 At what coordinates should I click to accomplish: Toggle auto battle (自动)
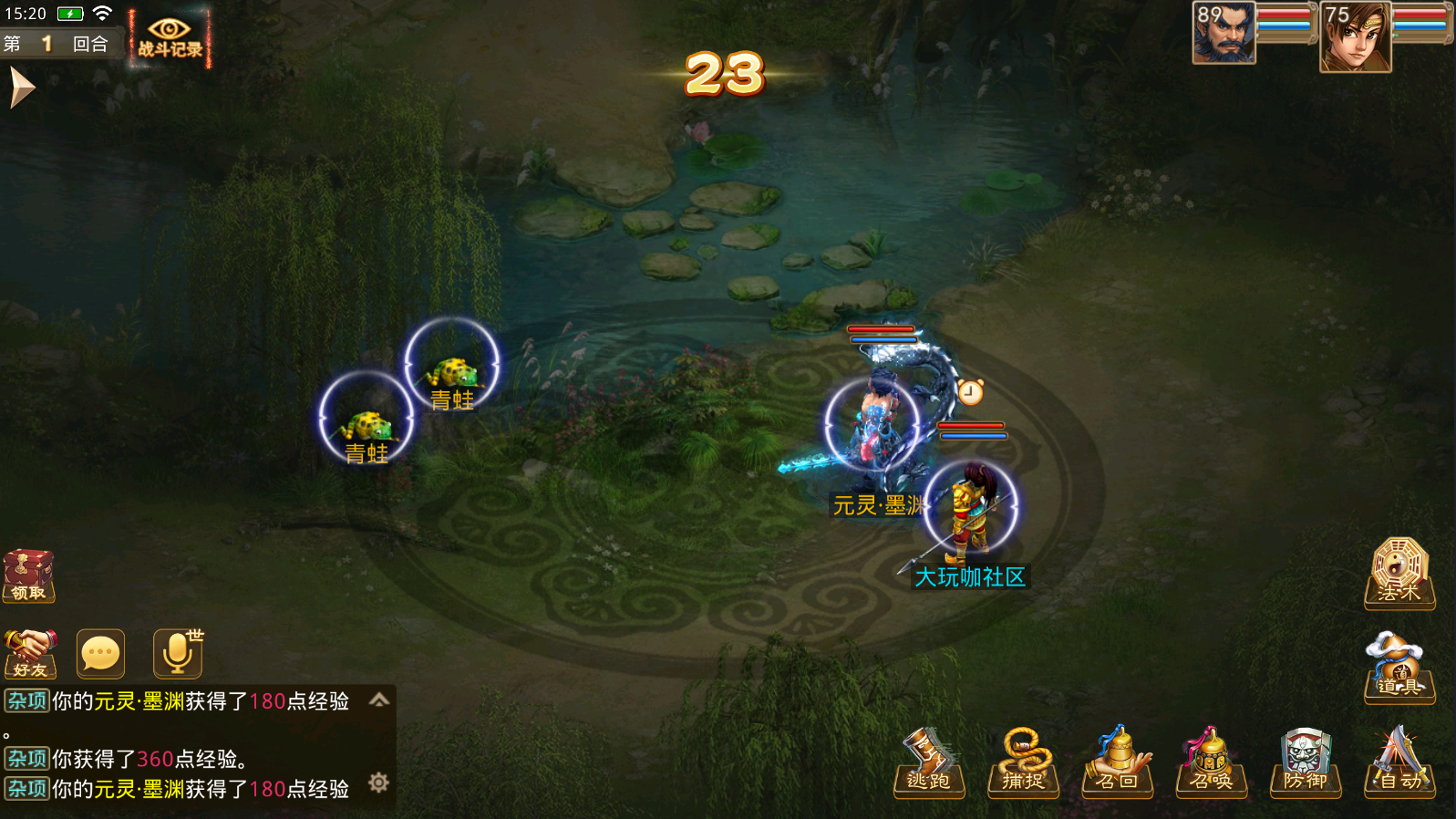point(1399,763)
